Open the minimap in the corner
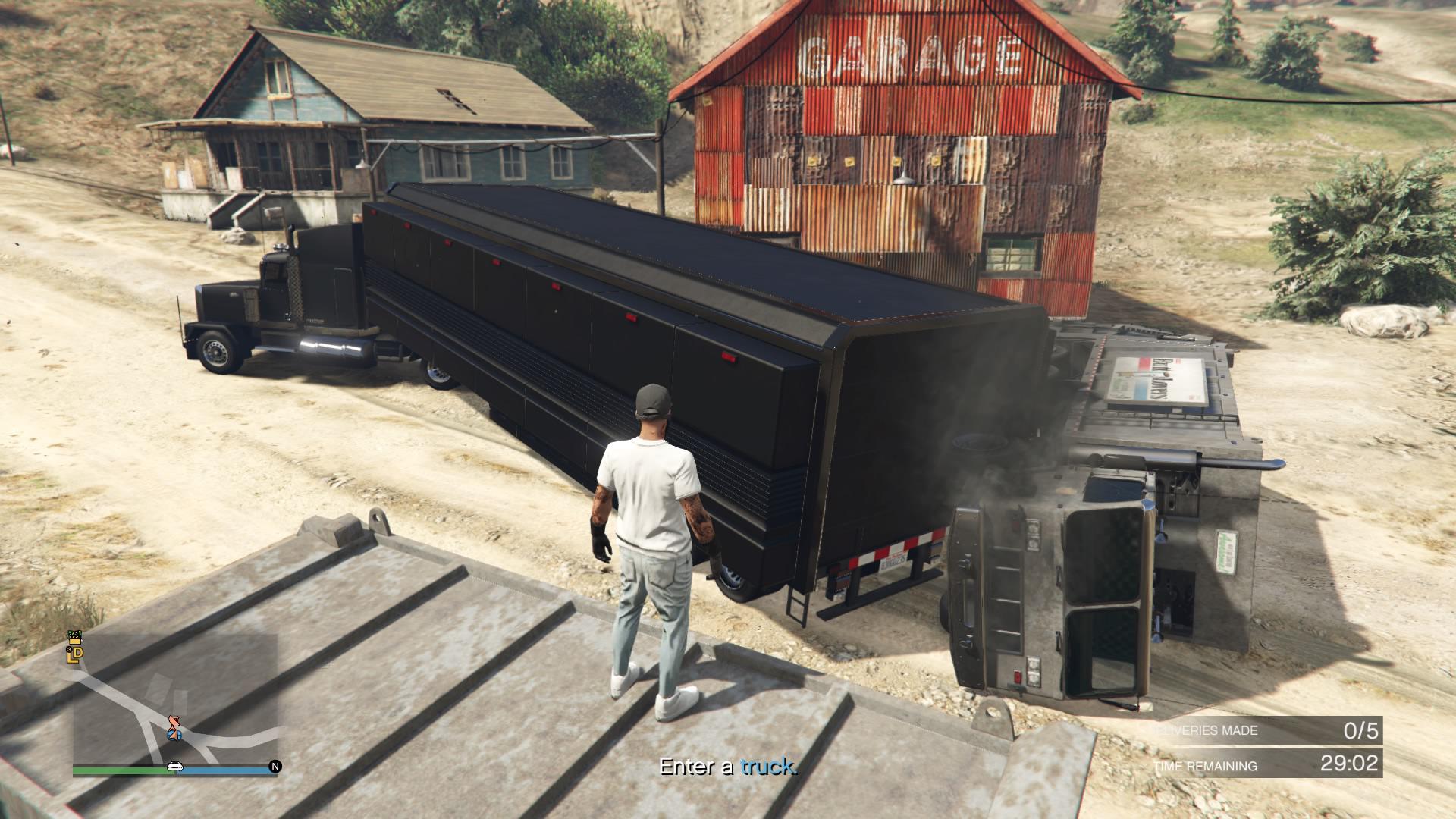Viewport: 1456px width, 819px height. click(174, 698)
